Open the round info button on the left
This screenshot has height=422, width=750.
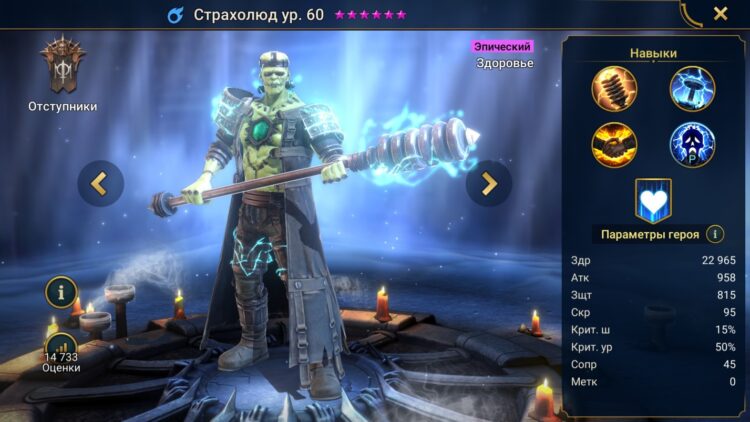click(62, 293)
